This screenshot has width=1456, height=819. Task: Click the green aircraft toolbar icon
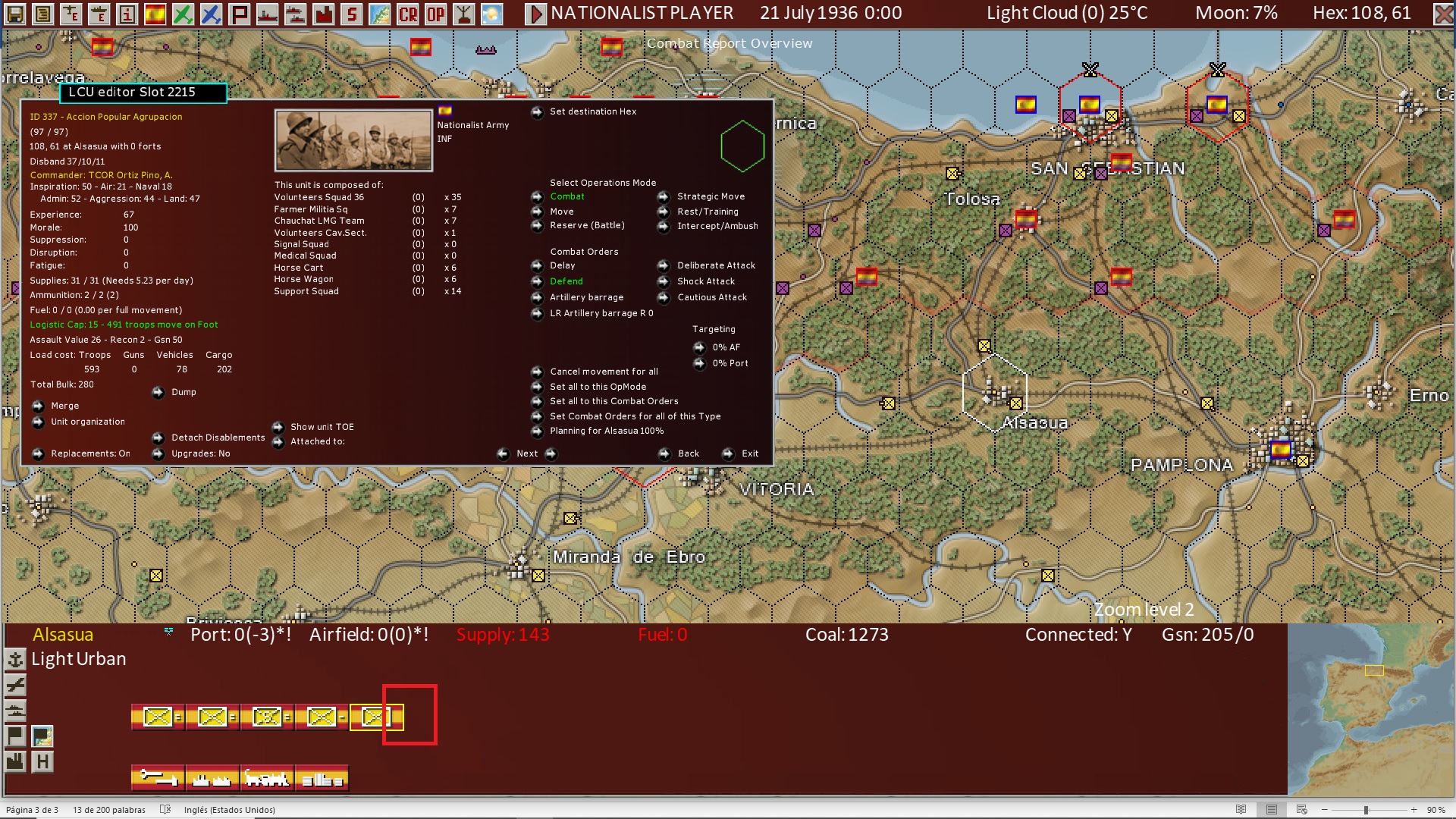click(x=182, y=12)
